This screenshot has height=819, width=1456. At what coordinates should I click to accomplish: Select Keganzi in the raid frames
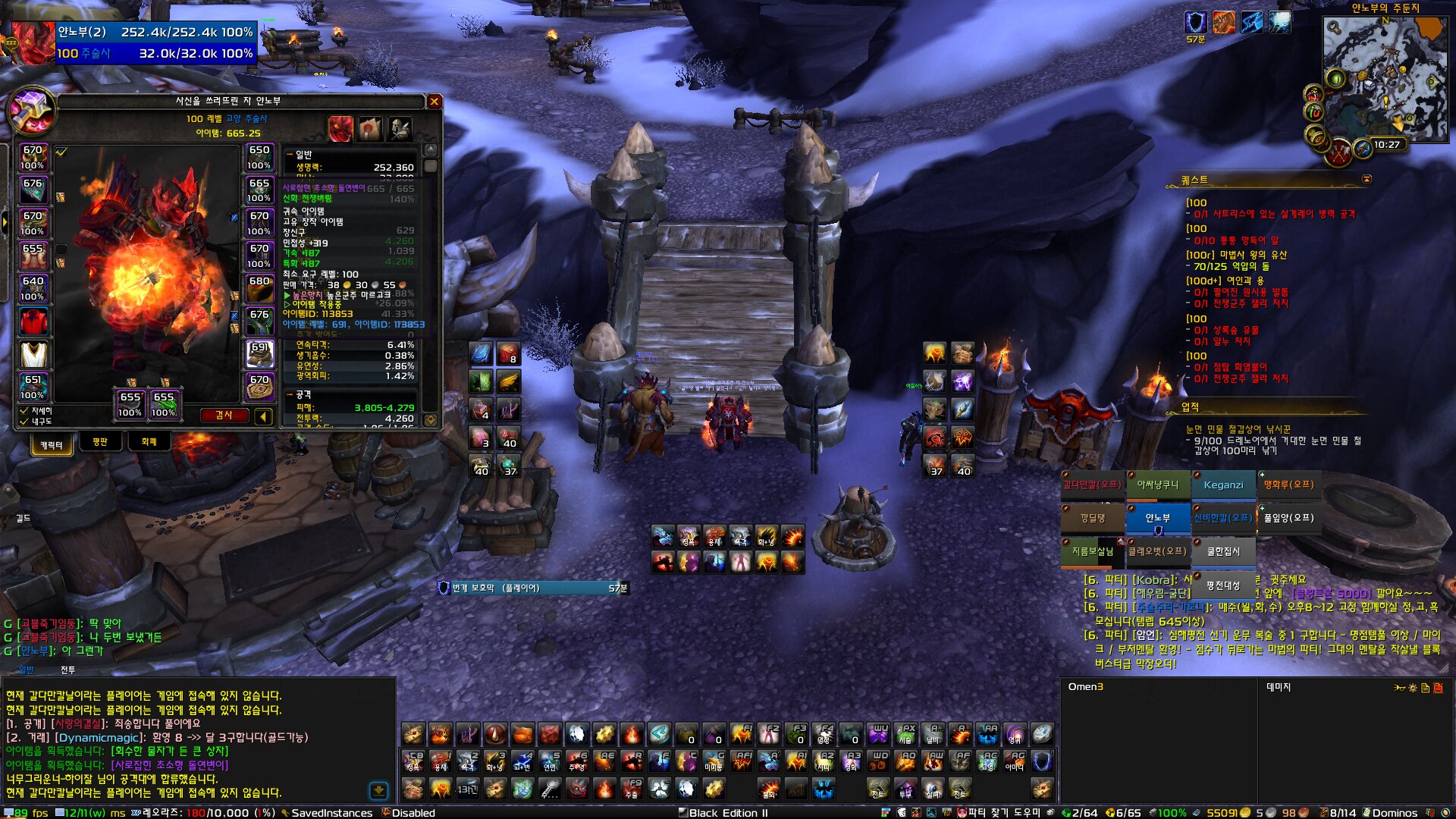[x=1222, y=485]
